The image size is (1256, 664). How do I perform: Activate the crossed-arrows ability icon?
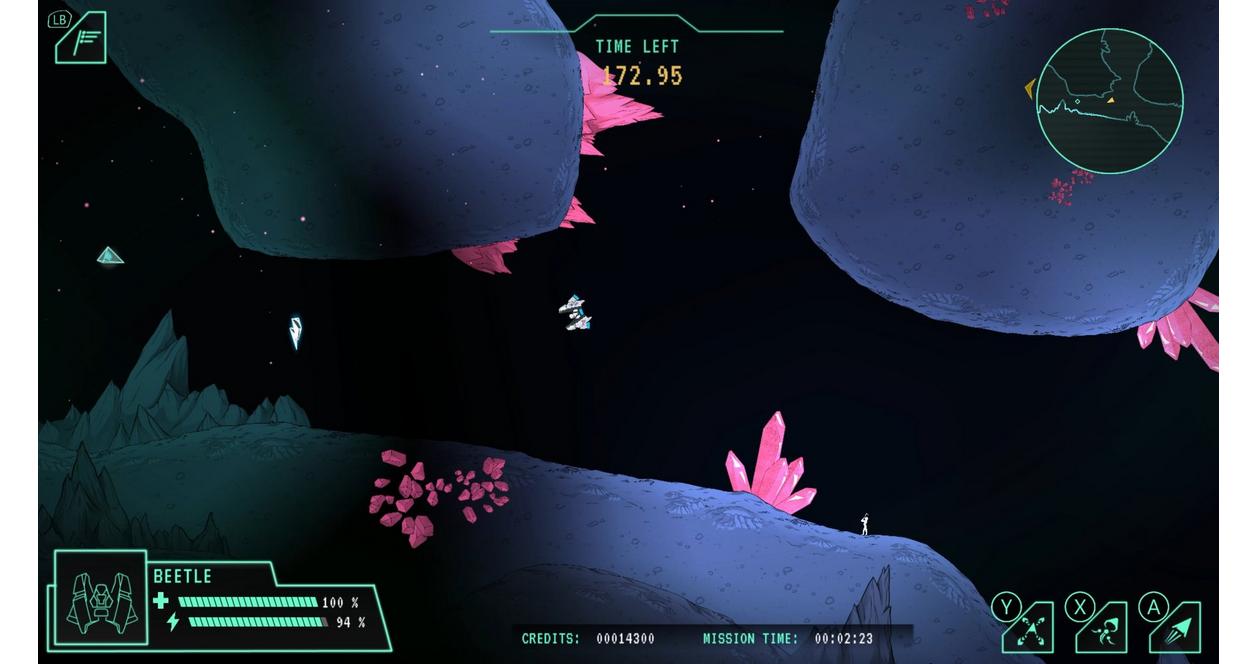pyautogui.click(x=1030, y=629)
